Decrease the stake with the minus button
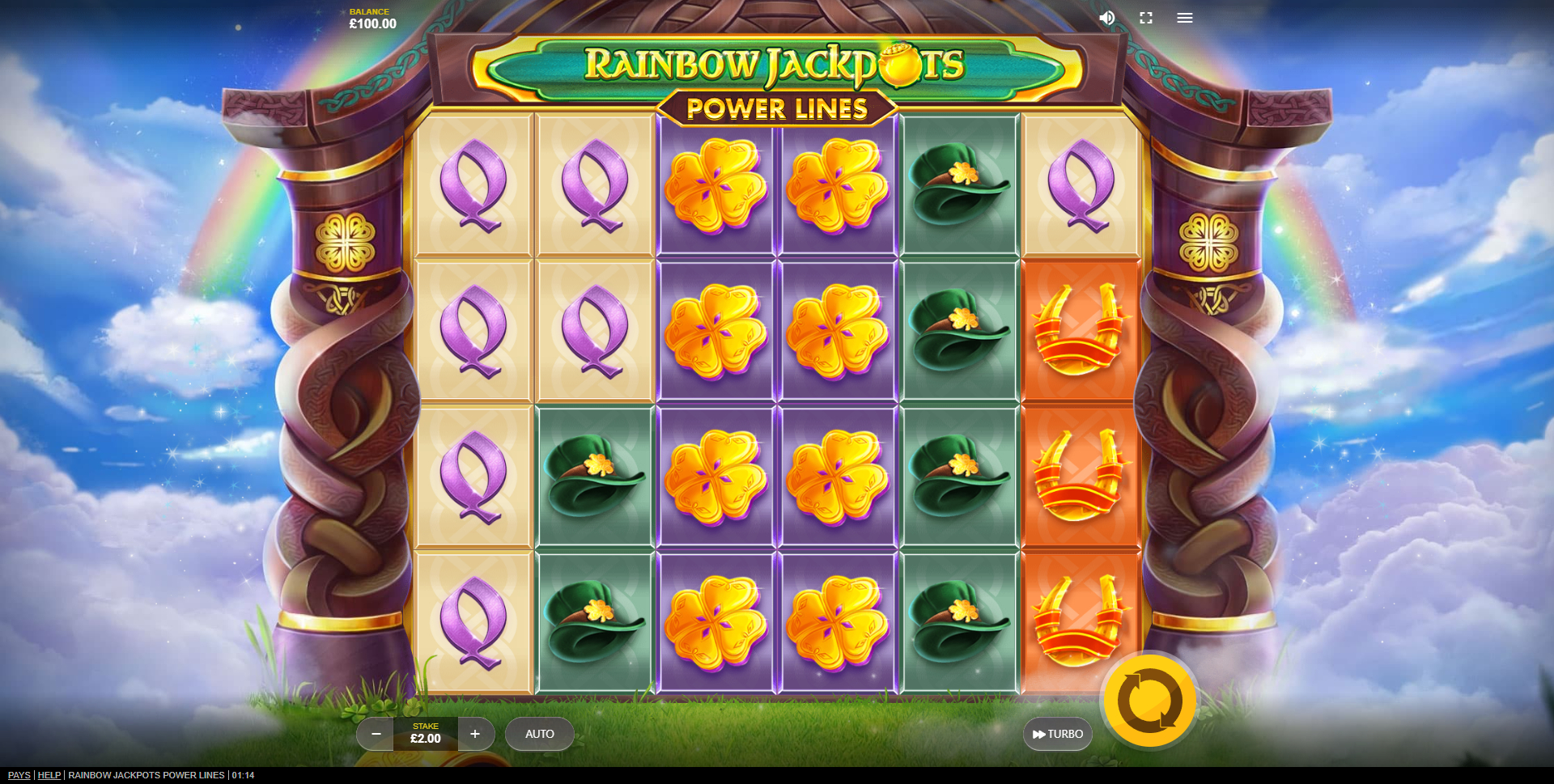The width and height of the screenshot is (1554, 784). [376, 734]
